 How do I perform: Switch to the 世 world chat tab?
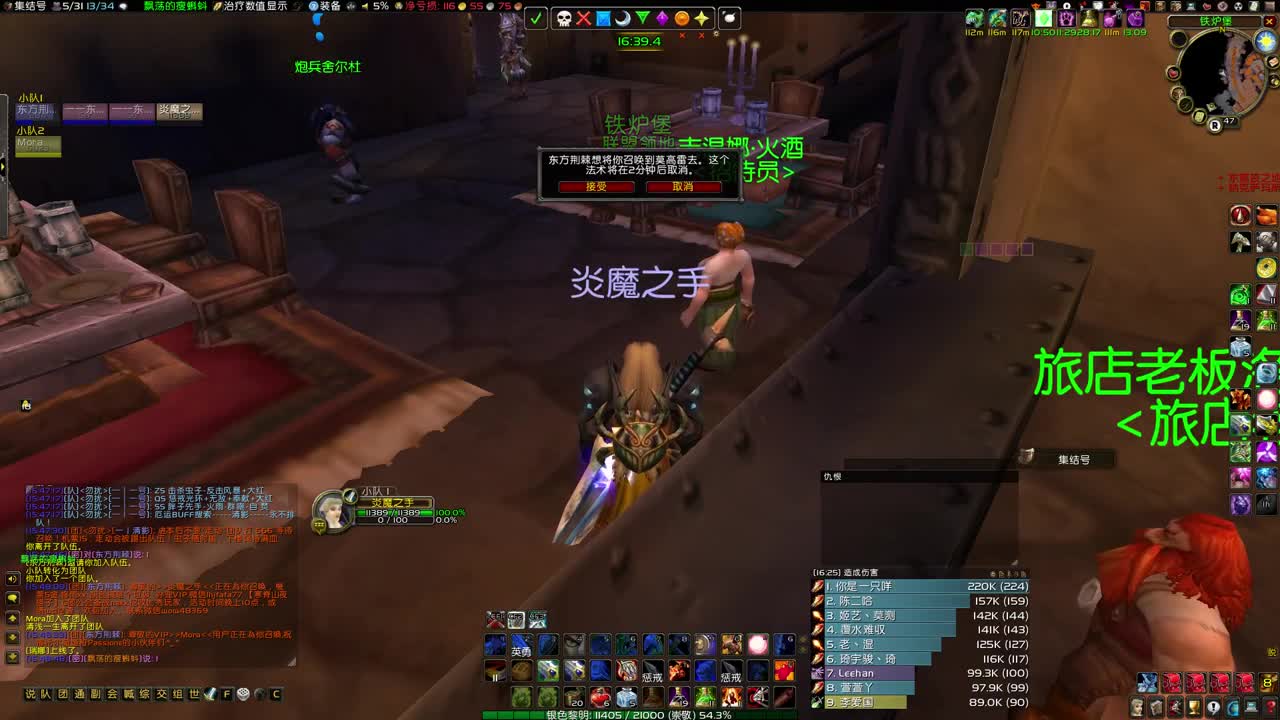coord(192,692)
